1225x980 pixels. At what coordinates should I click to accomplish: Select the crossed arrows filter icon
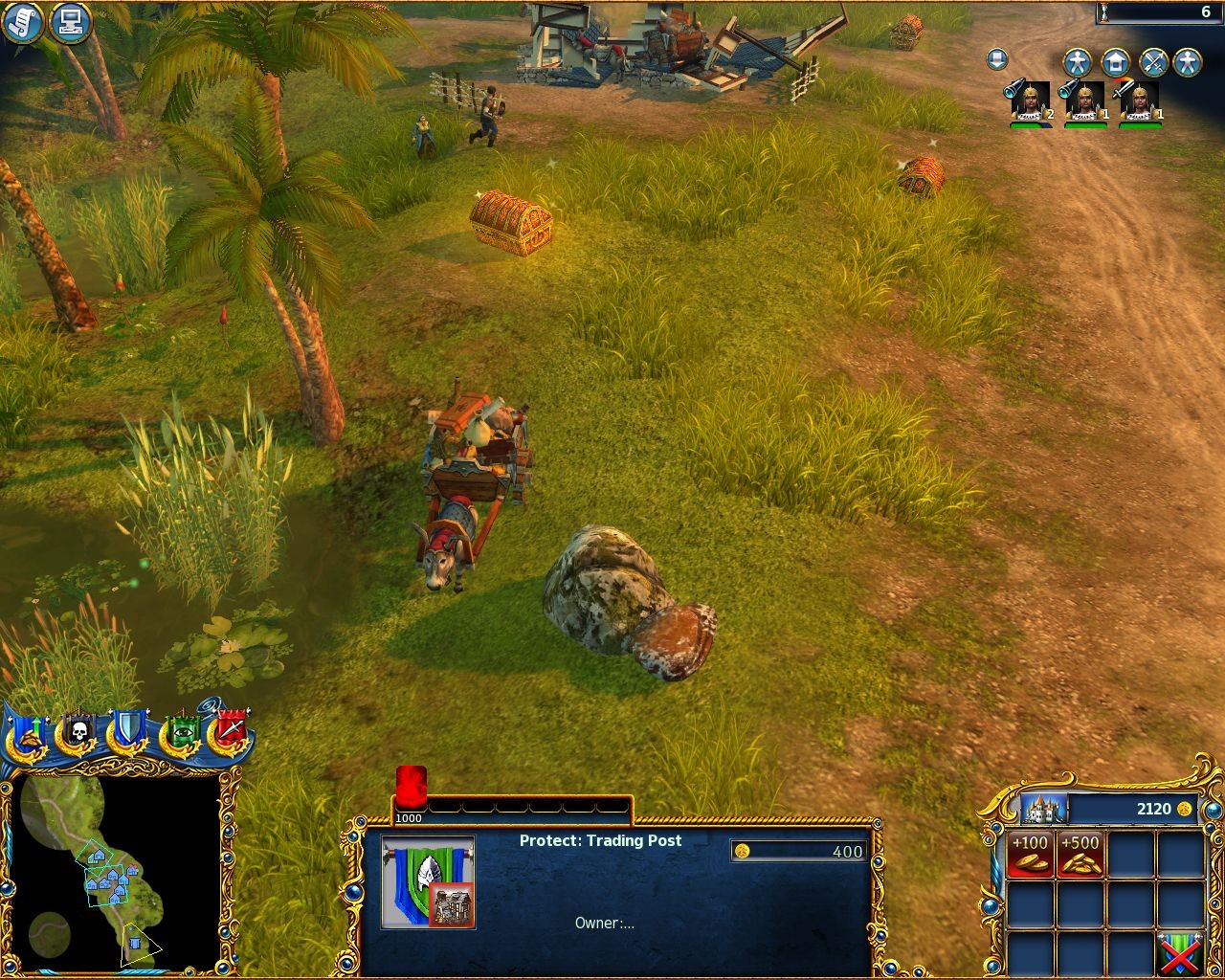(x=1153, y=63)
